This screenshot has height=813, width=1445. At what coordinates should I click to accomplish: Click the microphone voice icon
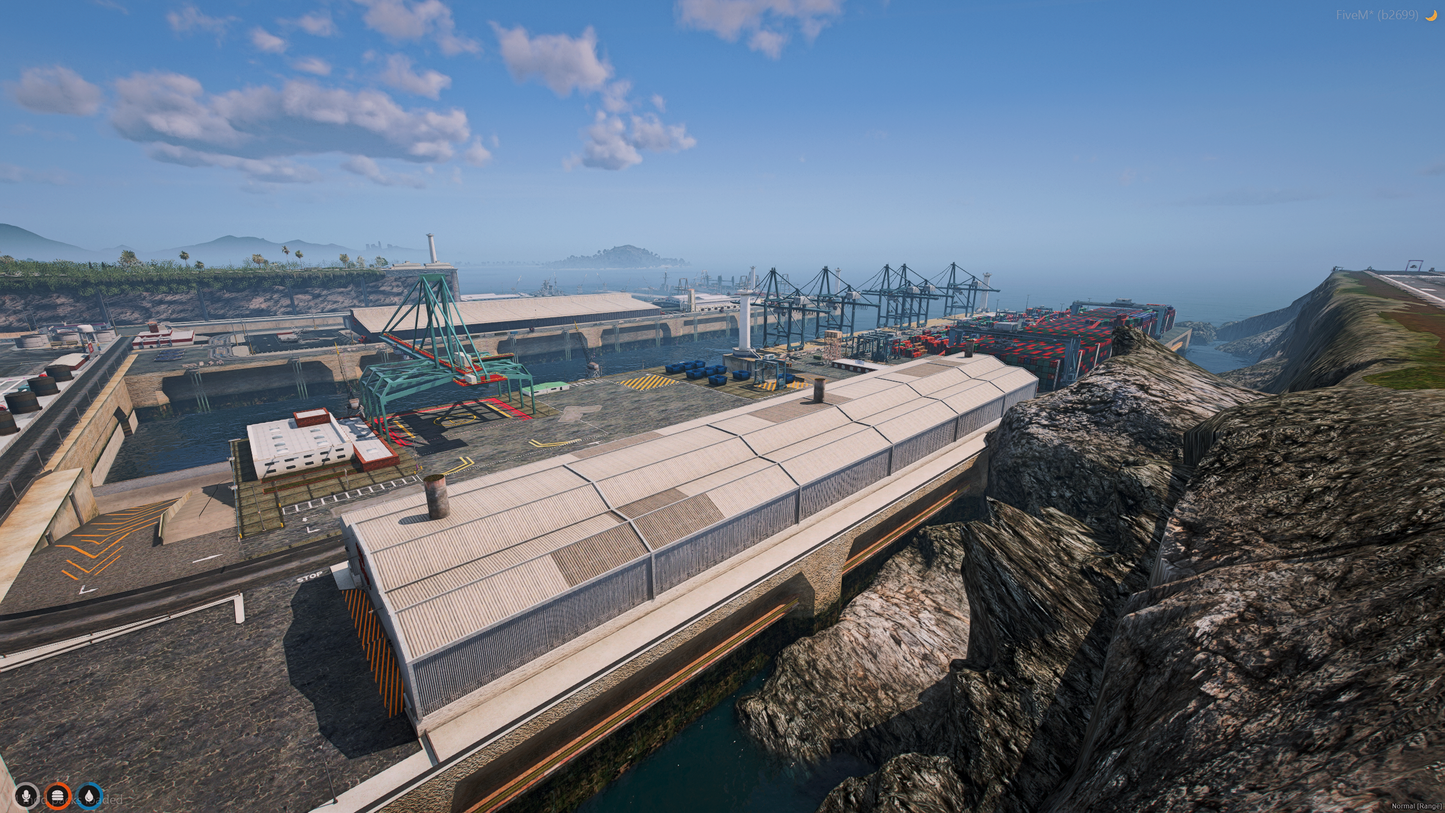(26, 795)
